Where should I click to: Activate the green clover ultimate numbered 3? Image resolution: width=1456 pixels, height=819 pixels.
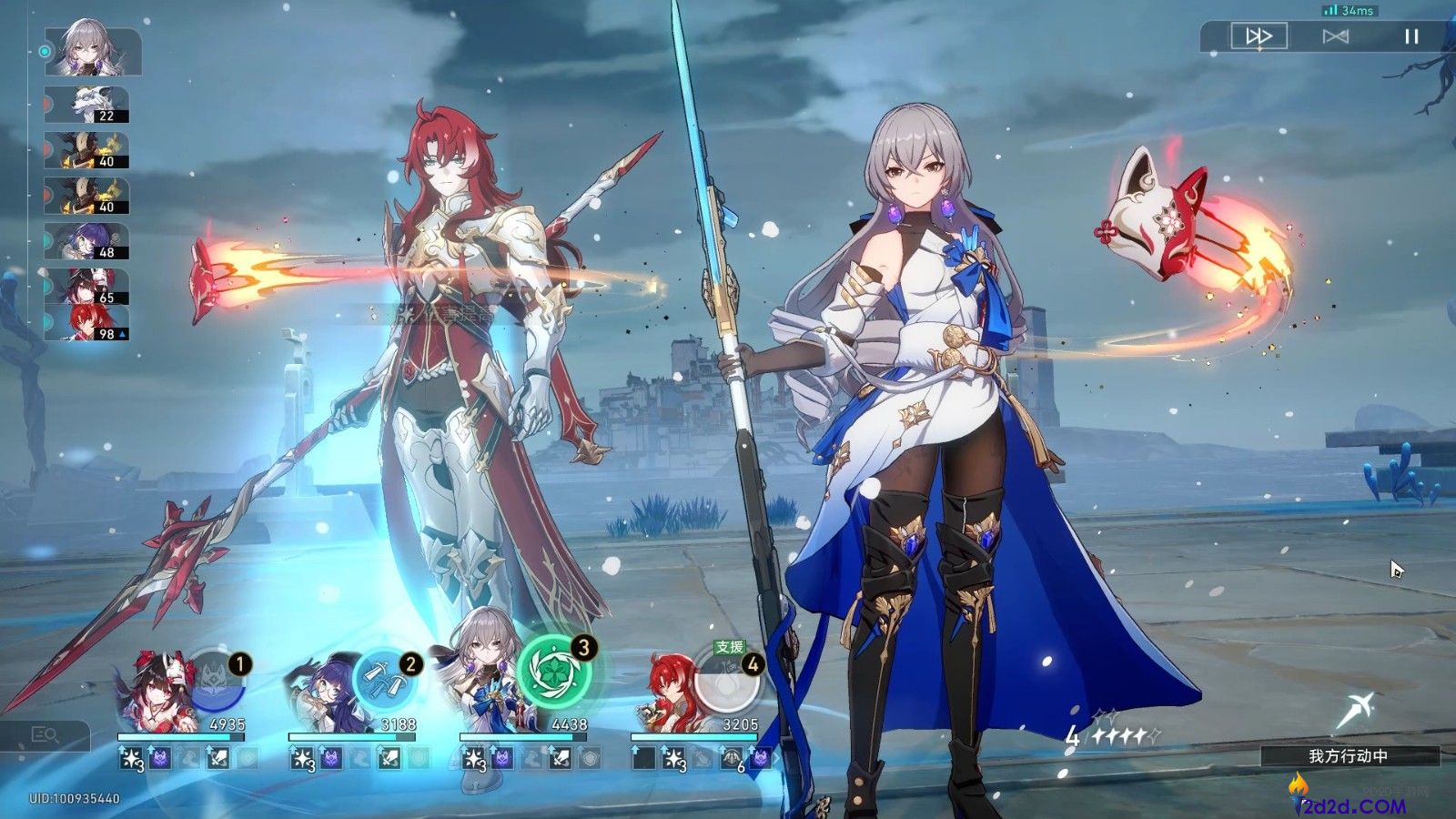[x=554, y=672]
